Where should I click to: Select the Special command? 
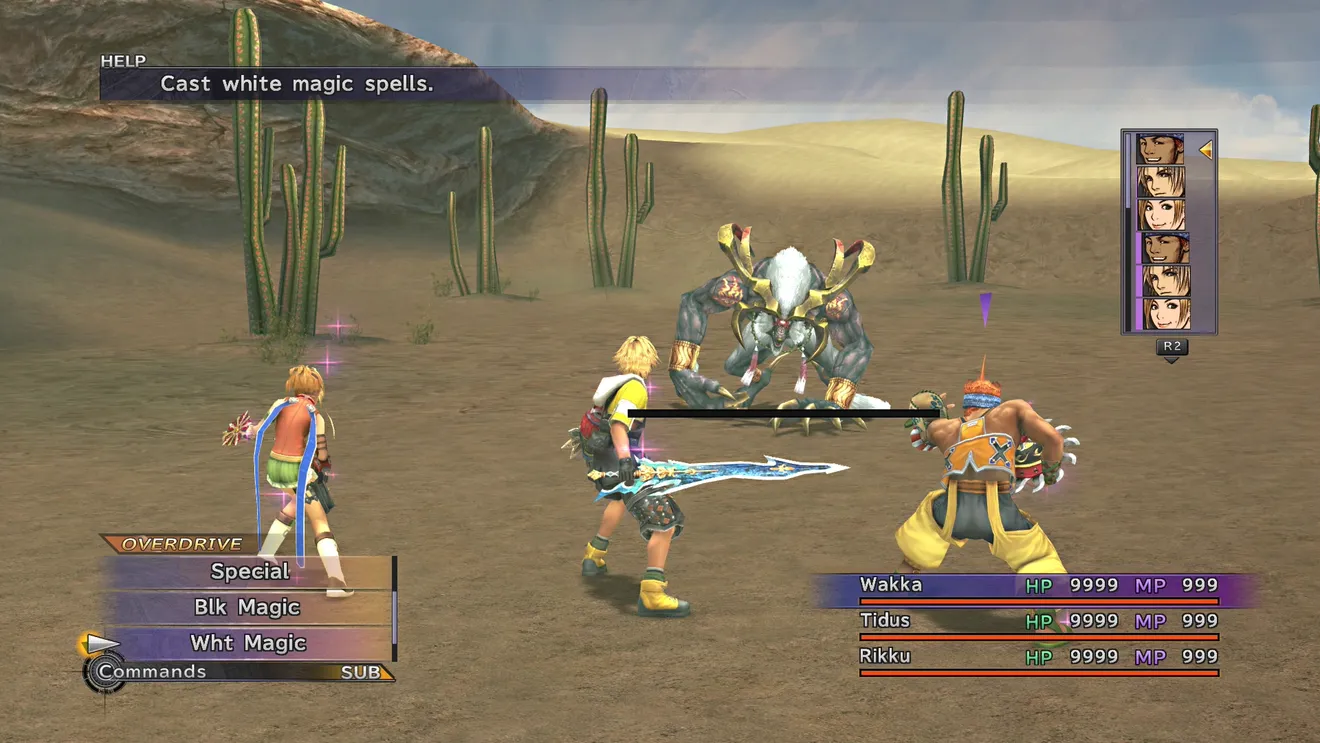(x=249, y=572)
